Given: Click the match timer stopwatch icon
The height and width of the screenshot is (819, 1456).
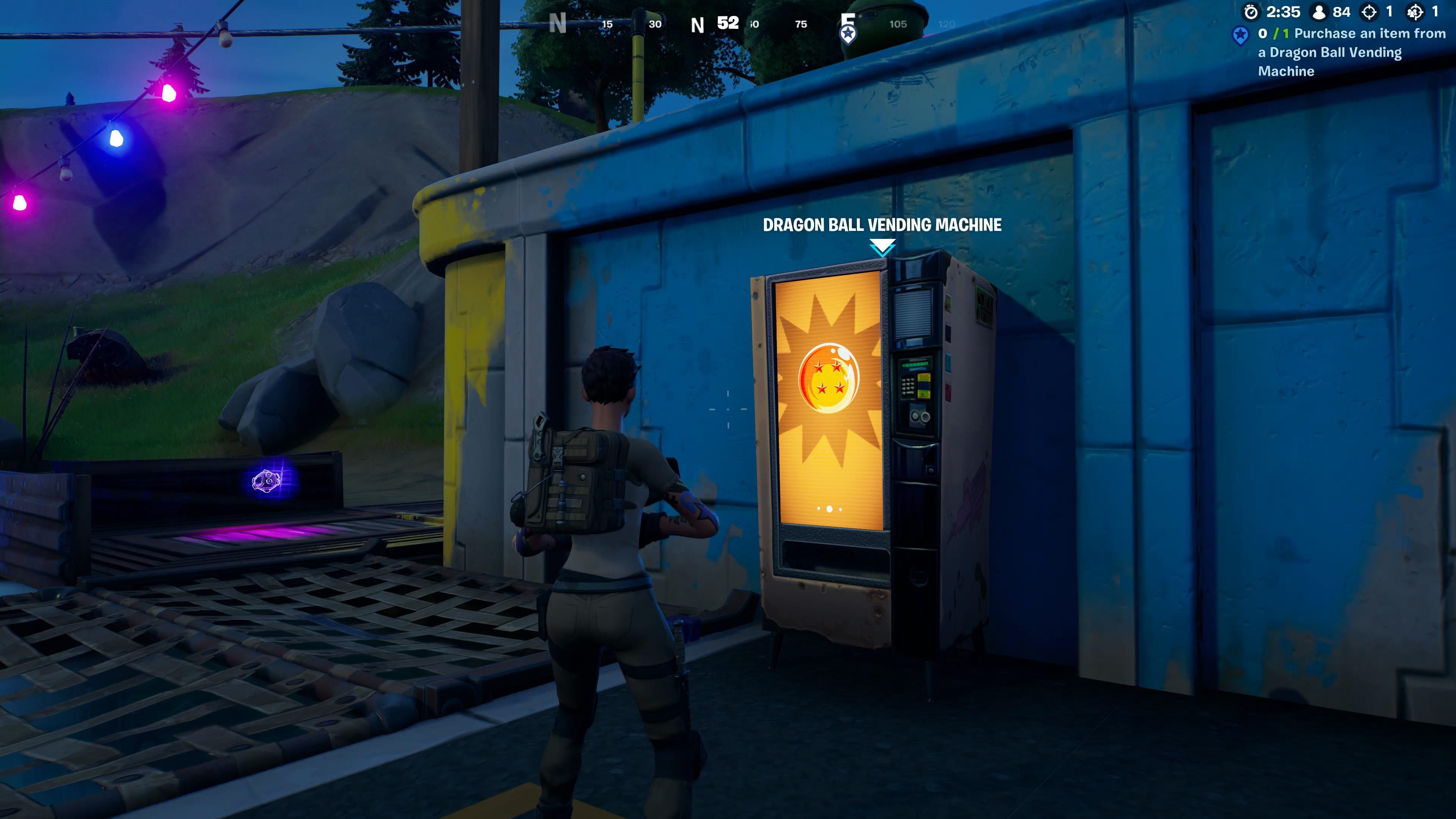Looking at the screenshot, I should pos(1251,11).
